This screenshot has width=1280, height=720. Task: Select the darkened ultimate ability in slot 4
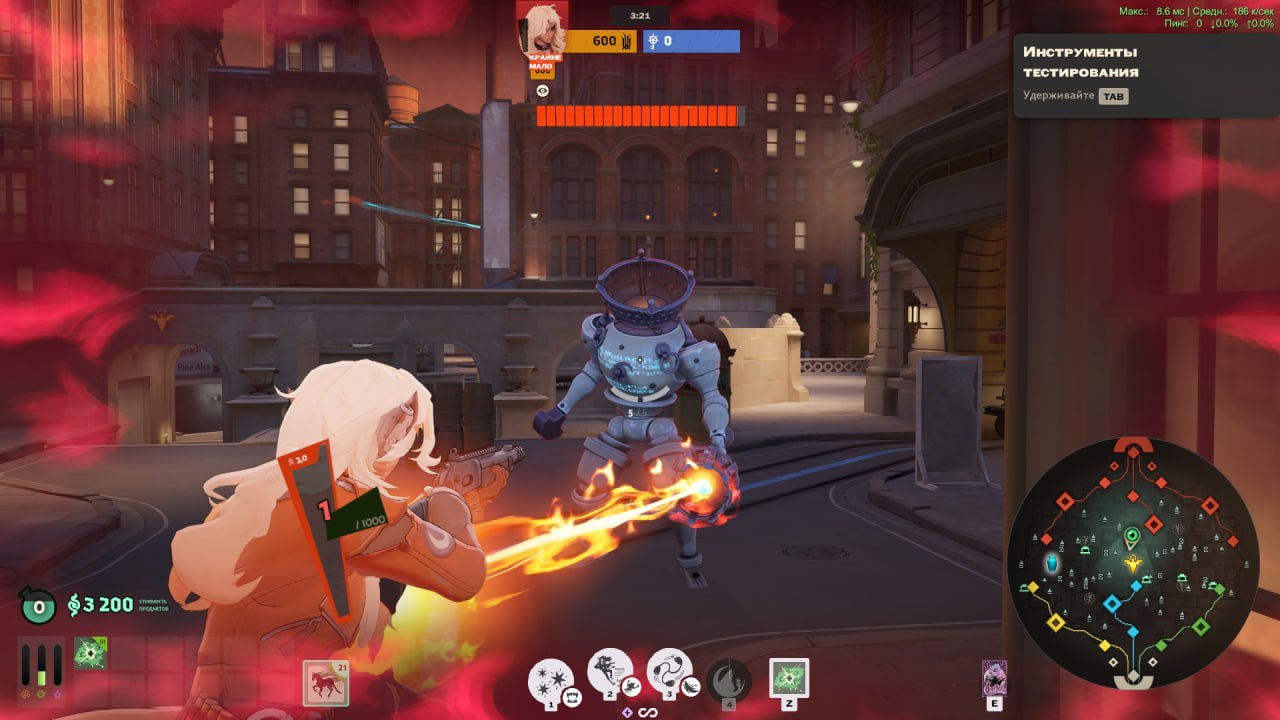729,680
